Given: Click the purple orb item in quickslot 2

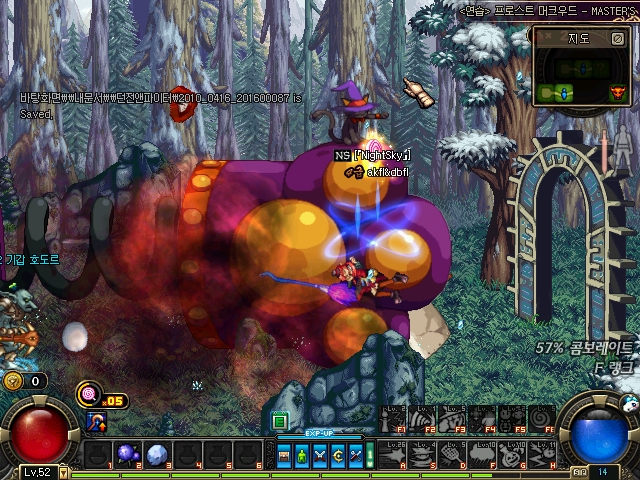Looking at the screenshot, I should [128, 455].
